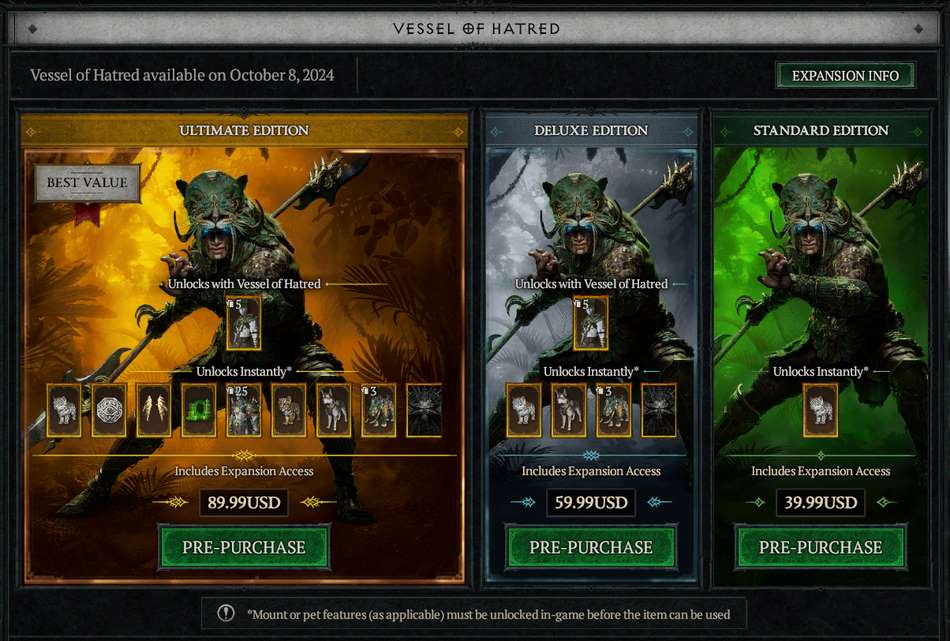This screenshot has height=641, width=950.
Task: Open the Expansion Info page
Action: click(845, 76)
